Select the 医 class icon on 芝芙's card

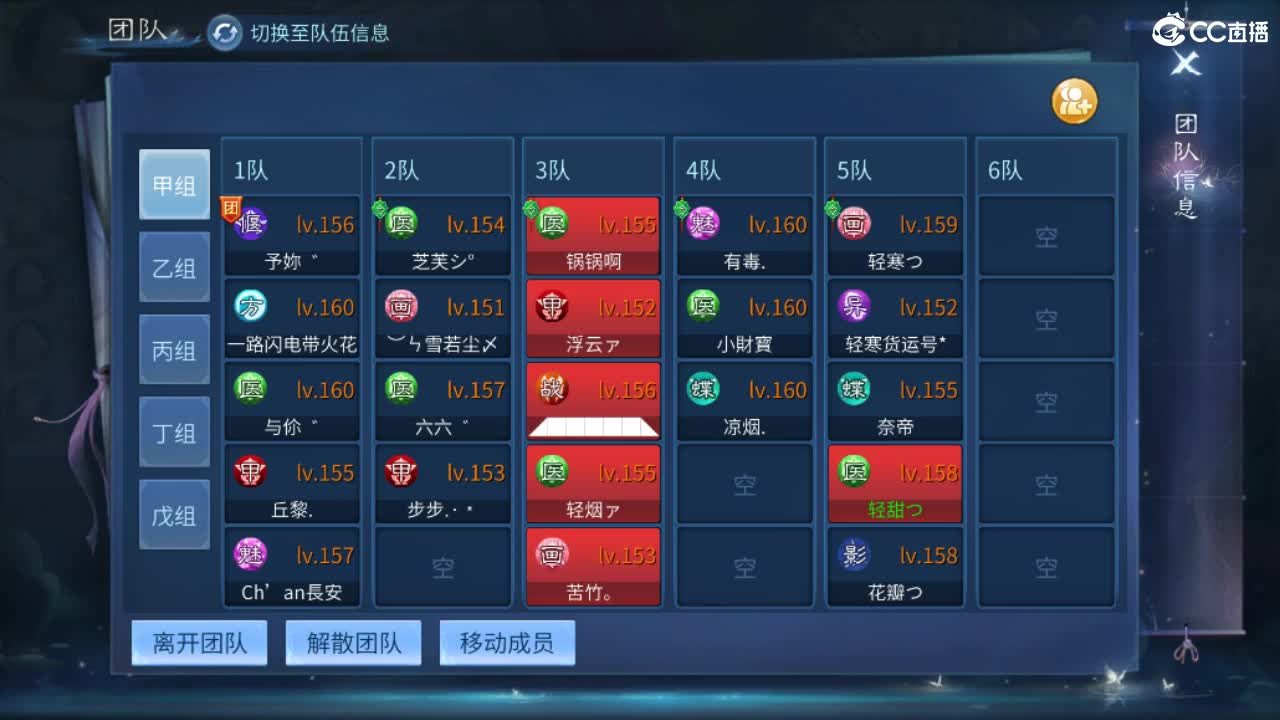point(401,222)
